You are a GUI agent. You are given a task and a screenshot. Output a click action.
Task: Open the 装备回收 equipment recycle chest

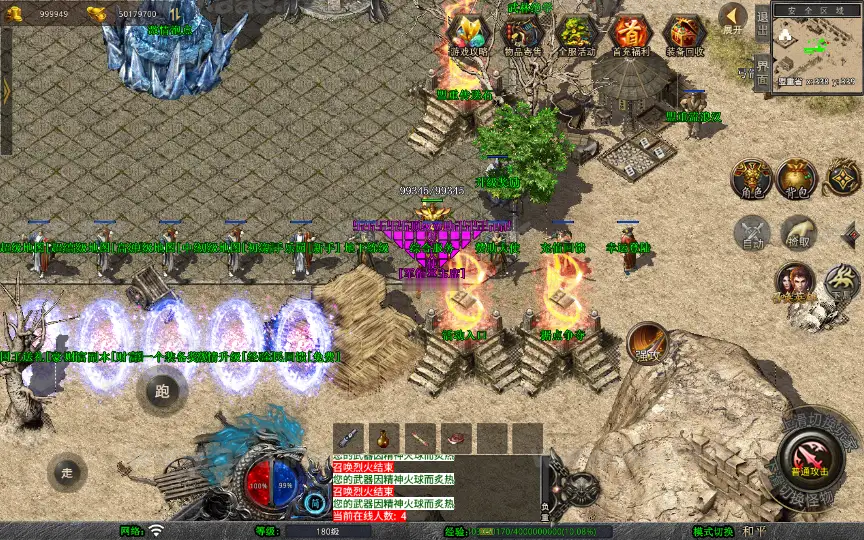[684, 36]
